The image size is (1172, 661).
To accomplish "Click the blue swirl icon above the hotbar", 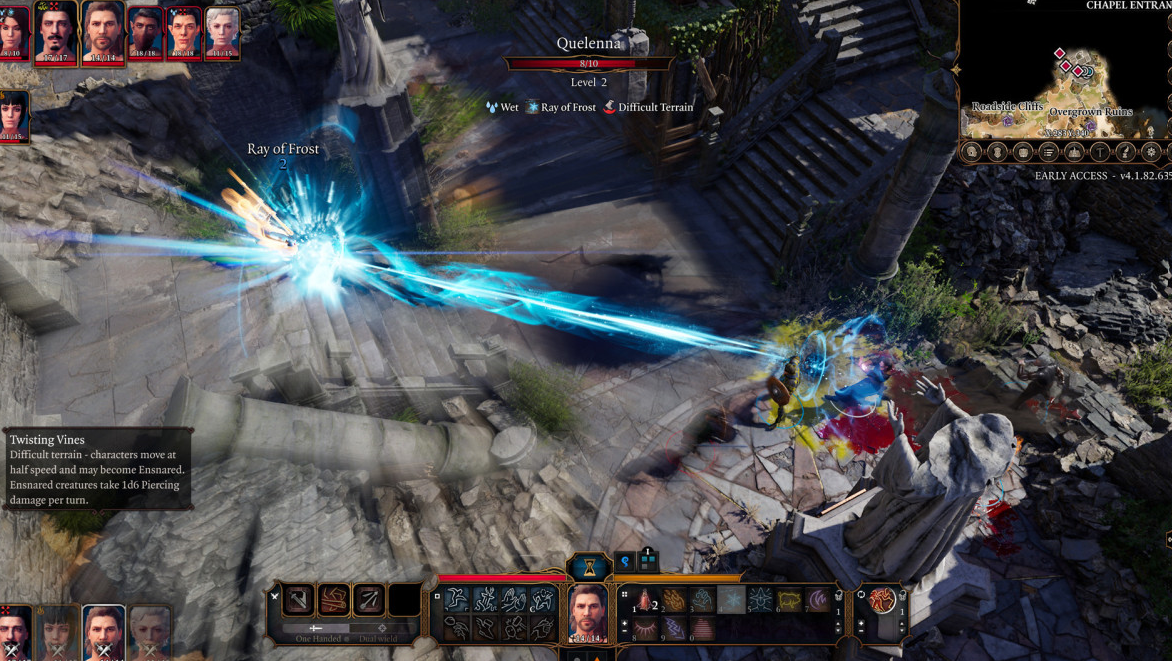I will coord(625,562).
